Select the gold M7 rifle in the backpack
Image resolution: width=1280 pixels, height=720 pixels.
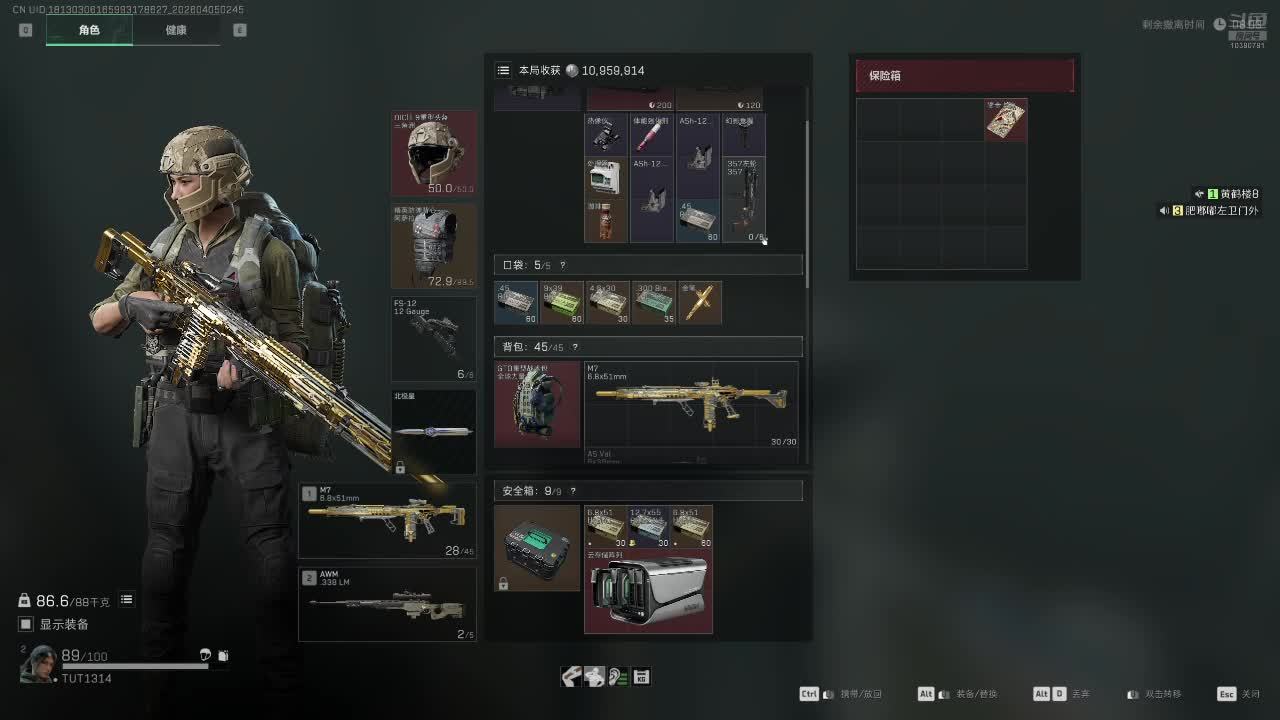tap(691, 404)
